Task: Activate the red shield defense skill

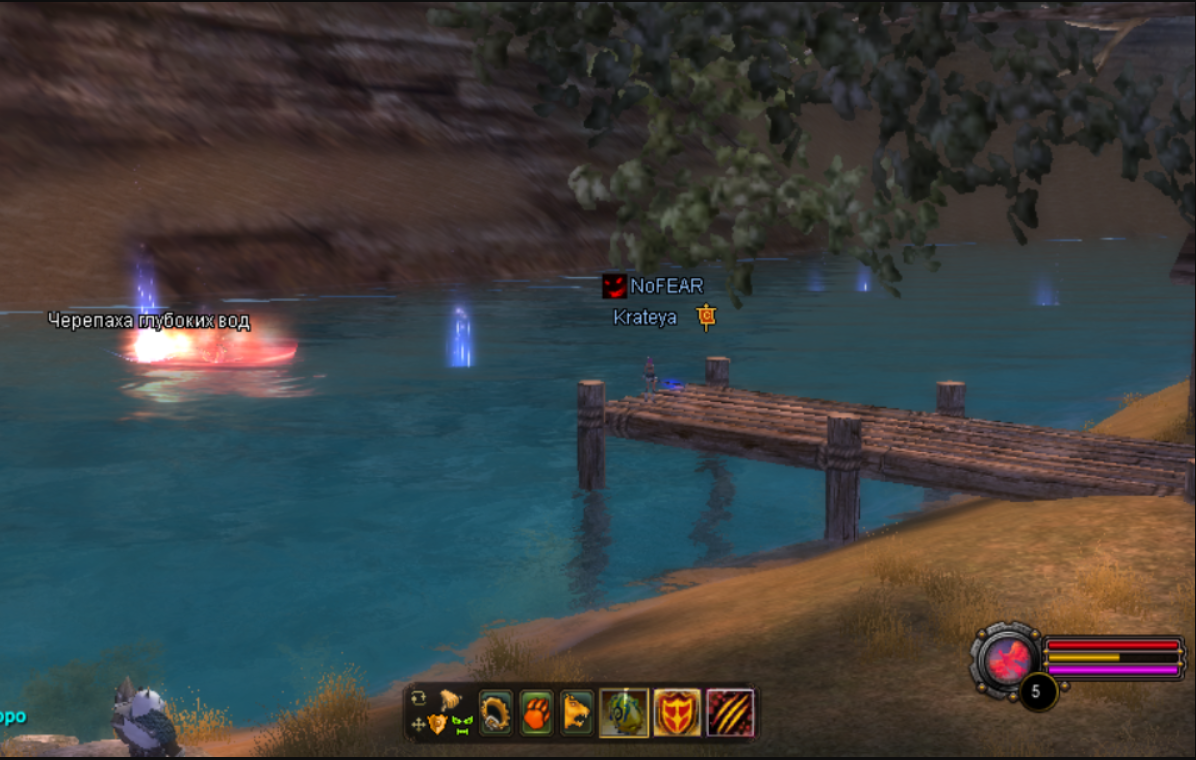Action: pos(677,713)
